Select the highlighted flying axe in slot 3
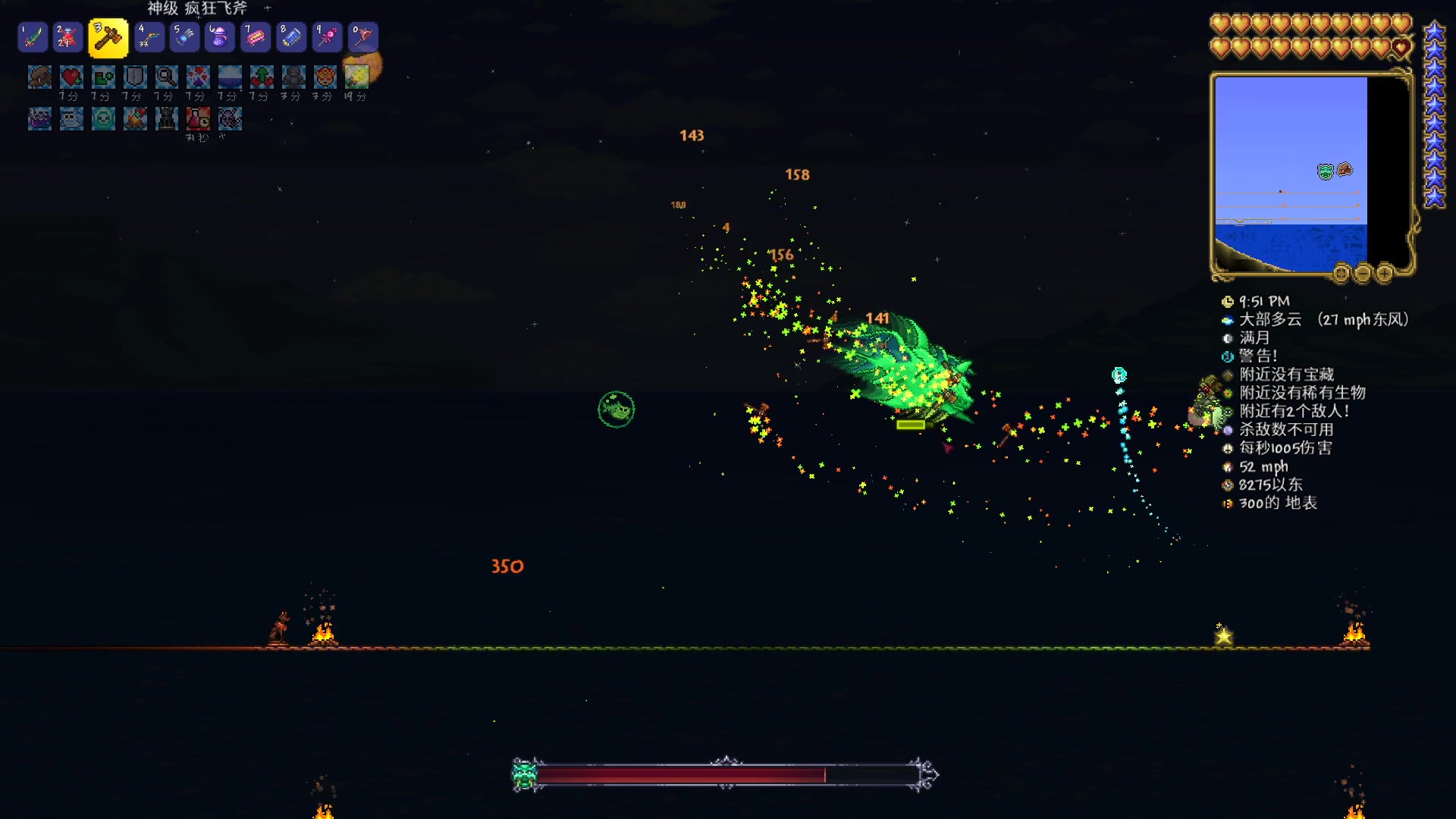 tap(108, 38)
